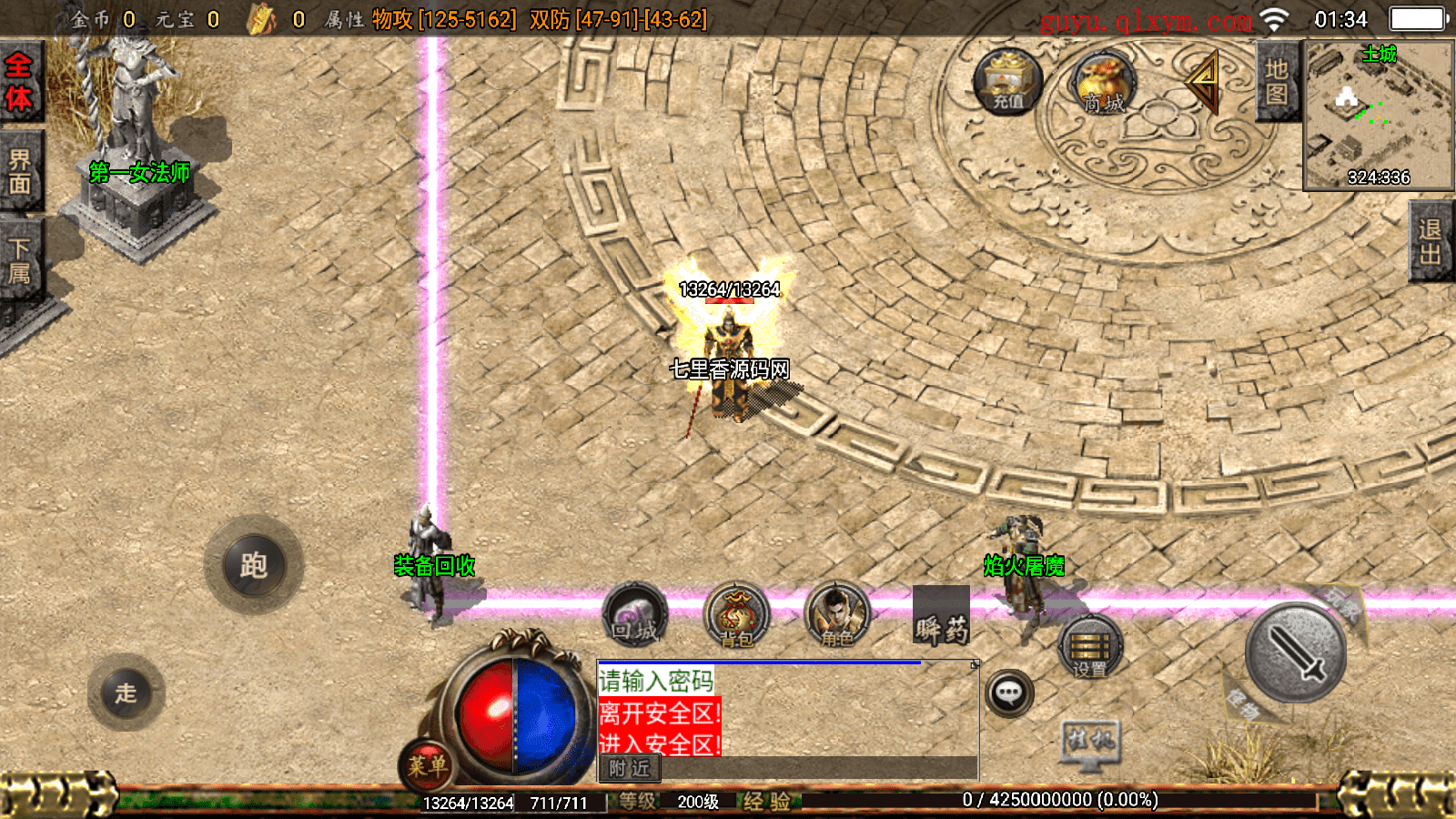Open the 角色 character icon
Viewport: 1456px width, 819px height.
tap(837, 616)
